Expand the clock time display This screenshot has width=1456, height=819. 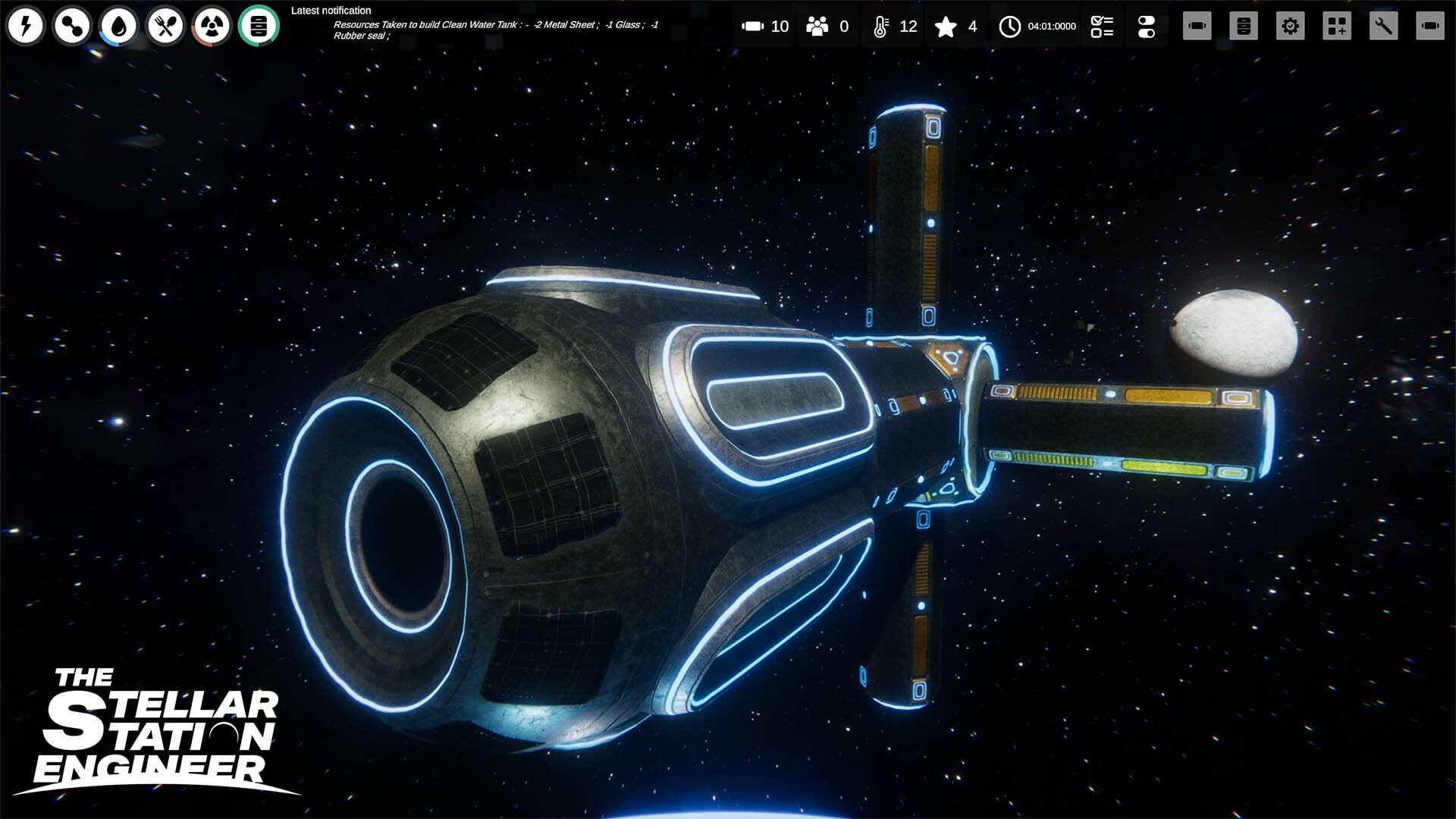click(x=1034, y=26)
